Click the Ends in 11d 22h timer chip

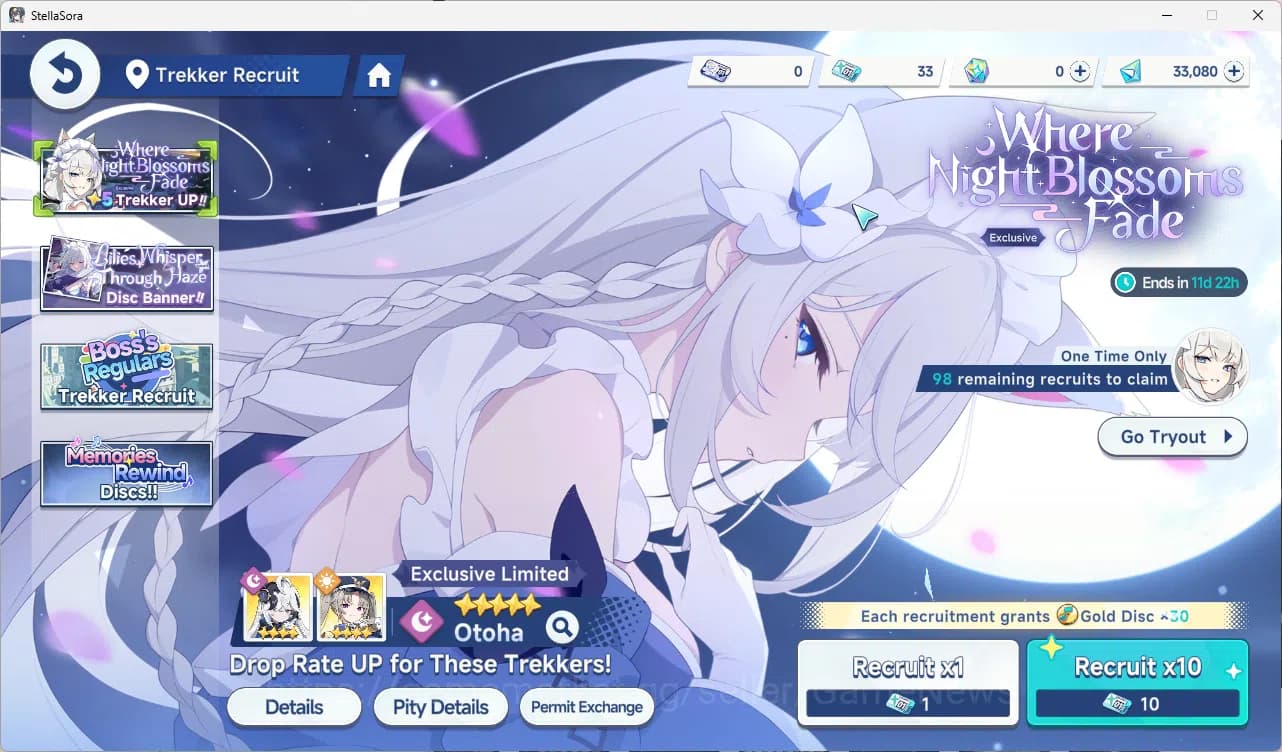1178,283
